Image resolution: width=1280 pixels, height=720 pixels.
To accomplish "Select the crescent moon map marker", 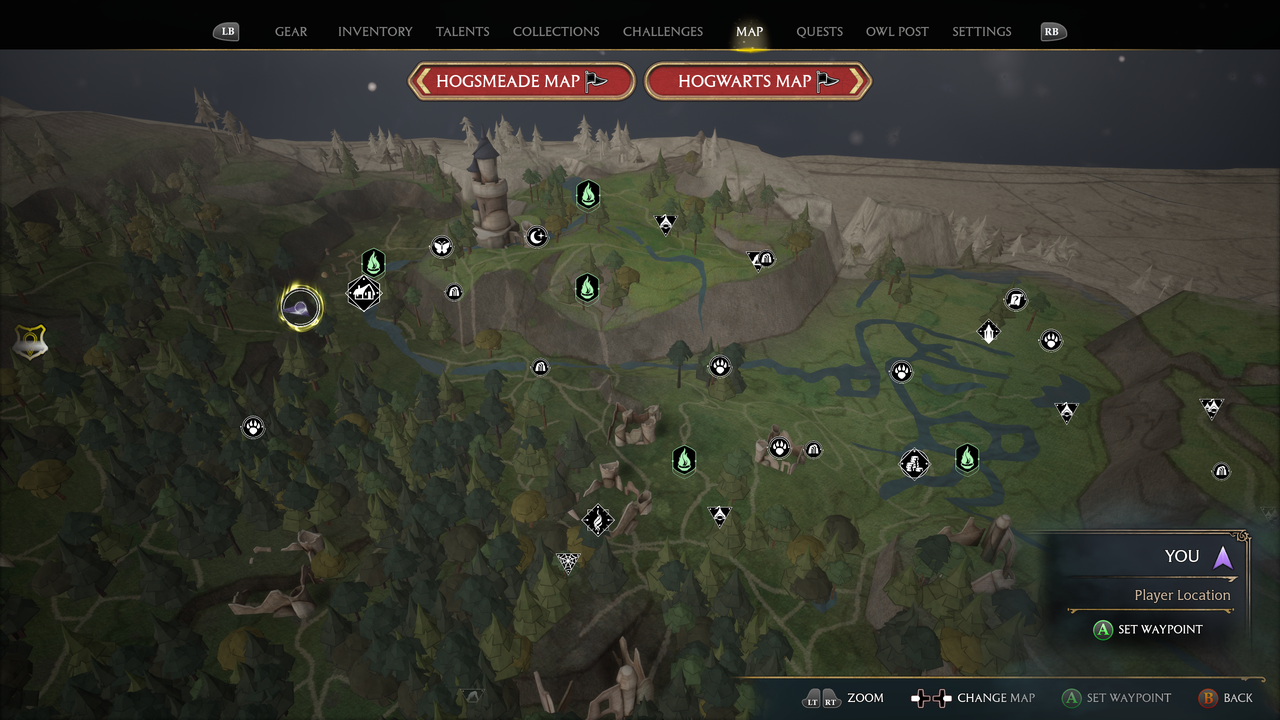I will coord(537,237).
